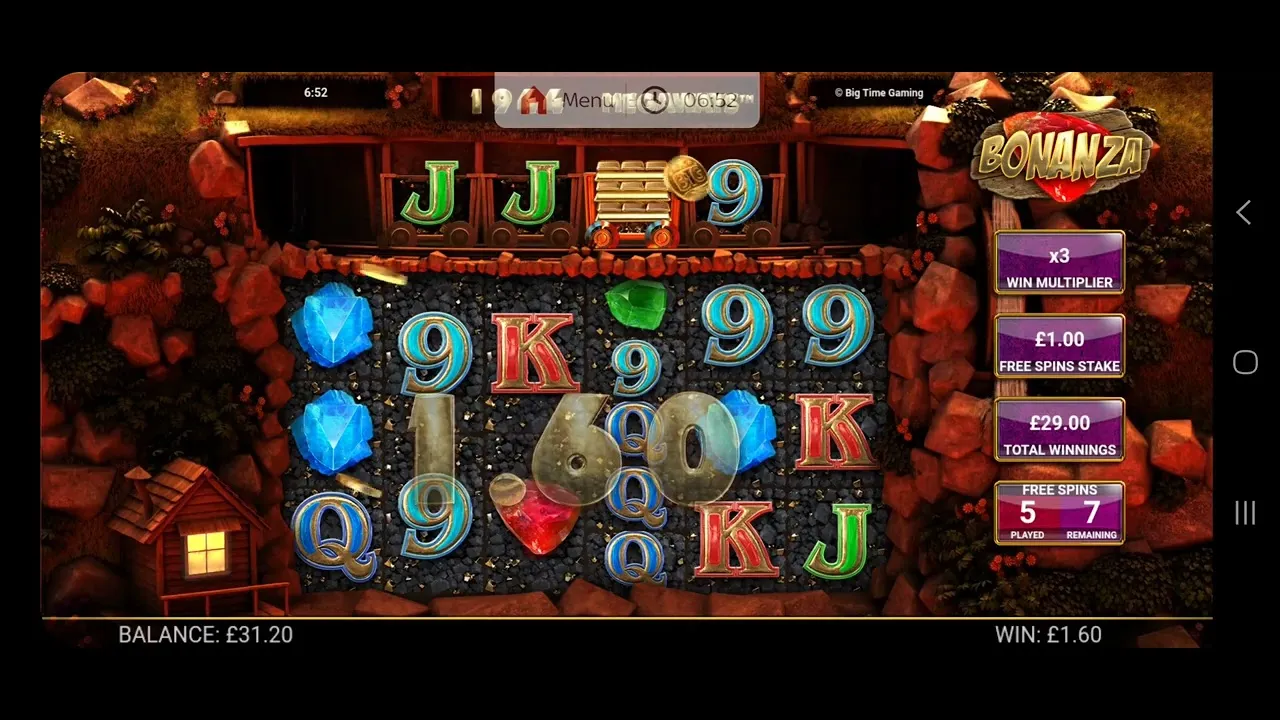
Task: Open recent apps with the III button
Action: pos(1244,513)
